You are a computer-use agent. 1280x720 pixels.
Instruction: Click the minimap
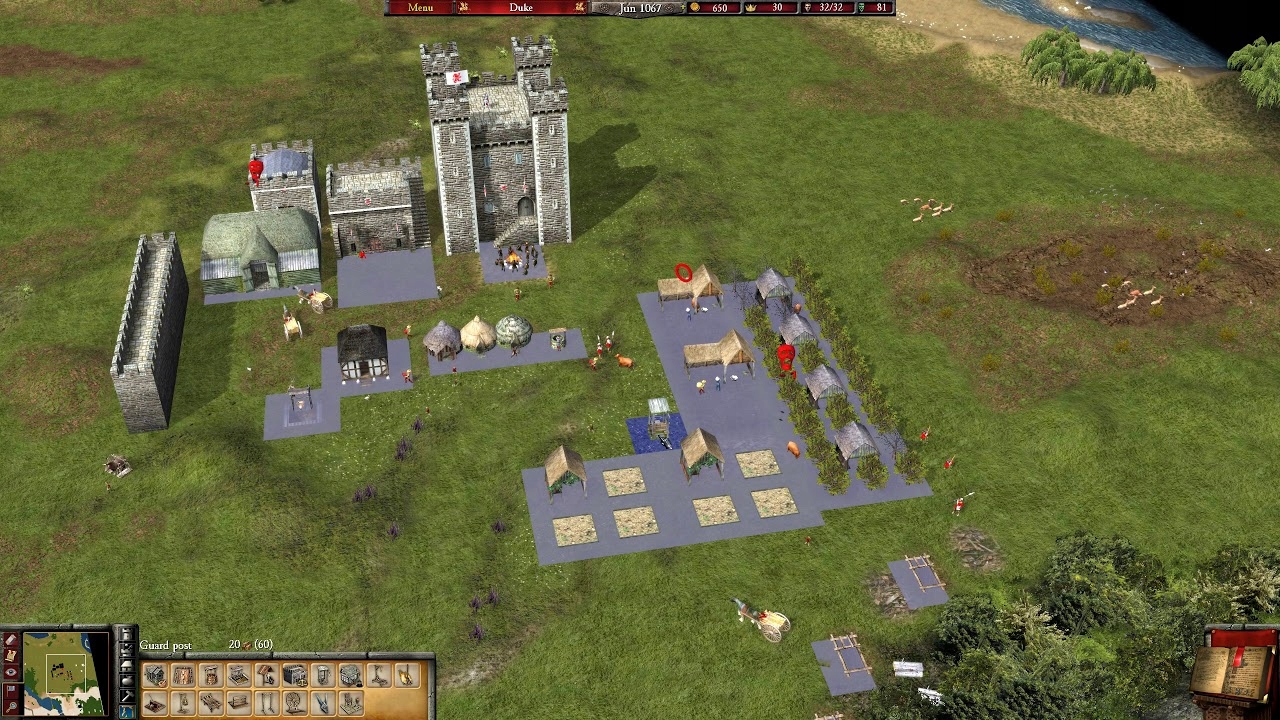pos(66,671)
